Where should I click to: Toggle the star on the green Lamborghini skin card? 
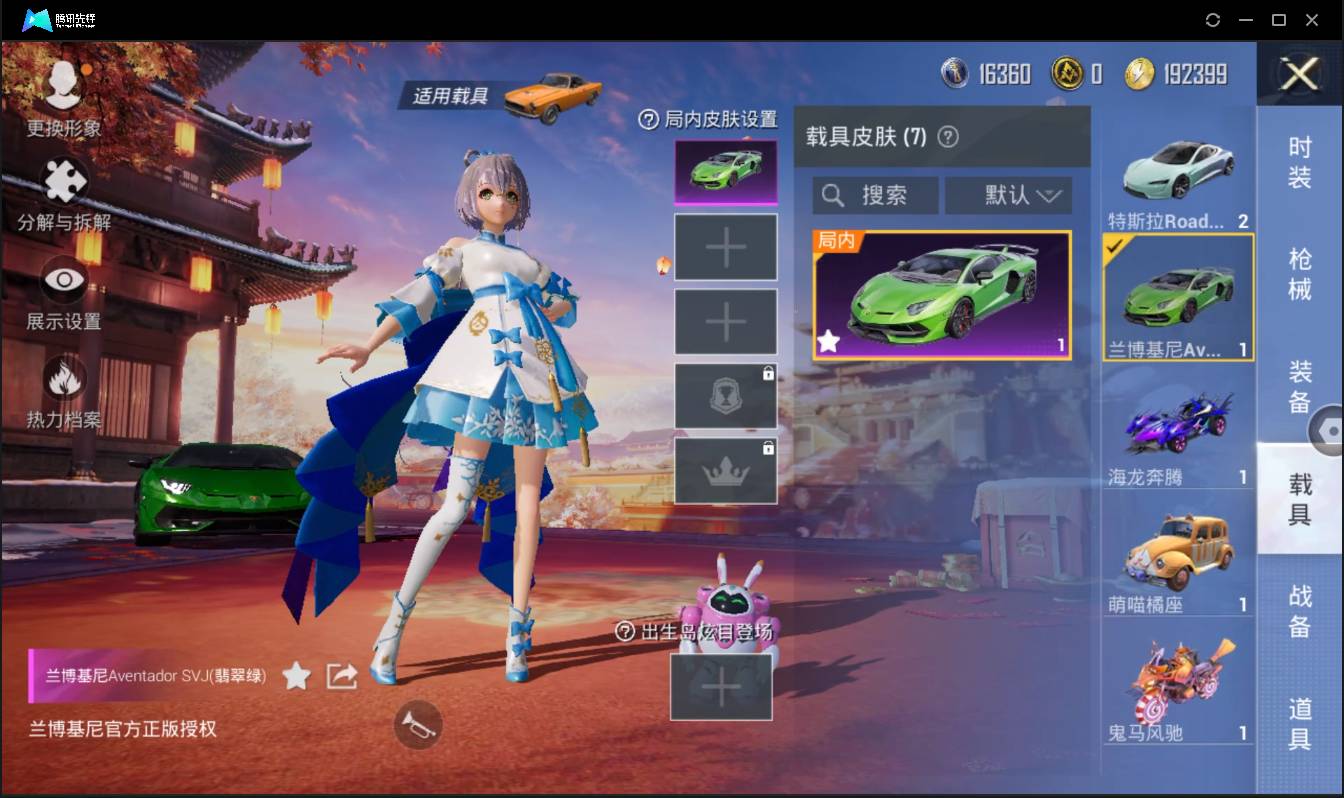tap(827, 342)
